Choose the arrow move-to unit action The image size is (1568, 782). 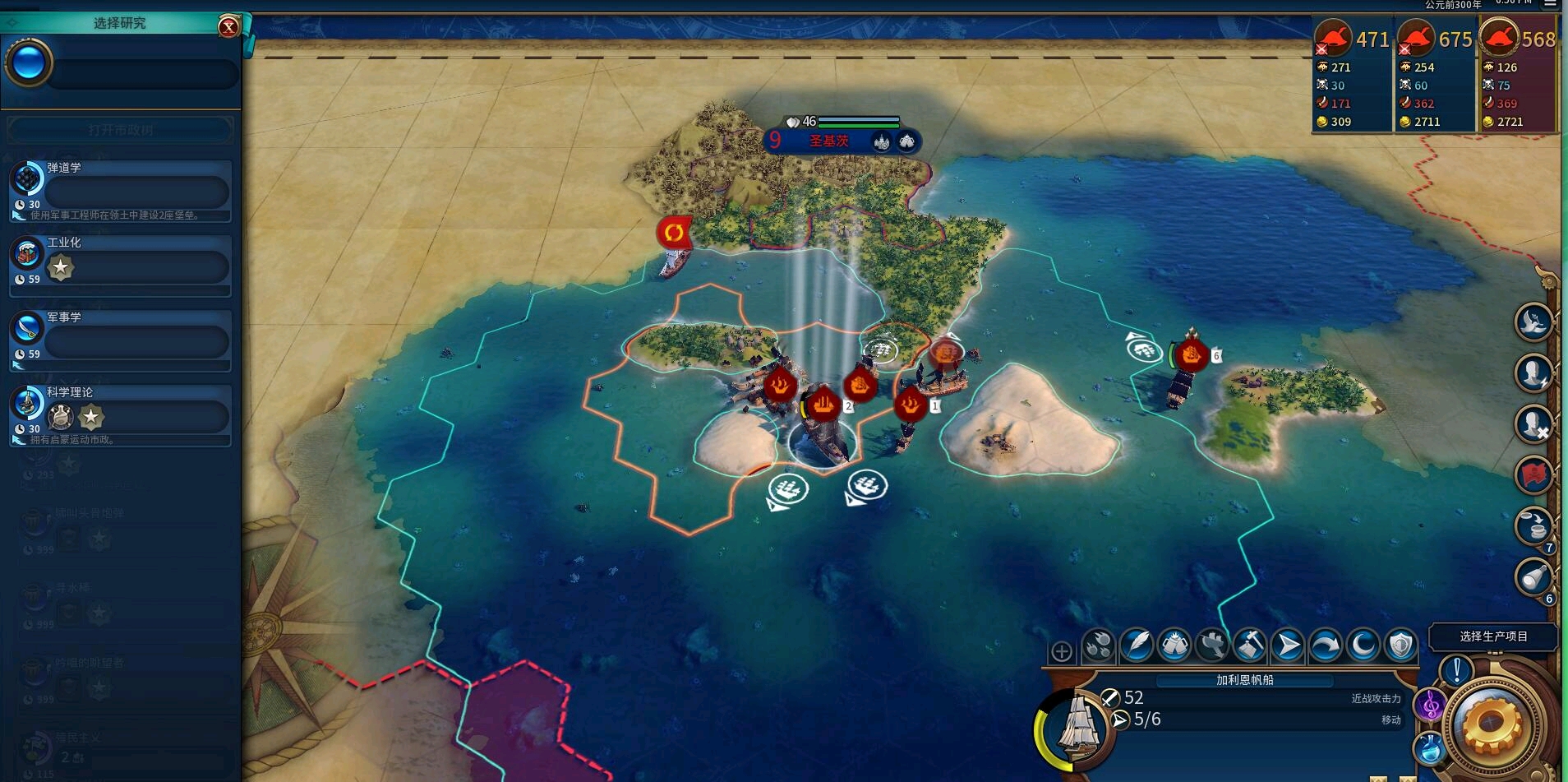click(1287, 646)
